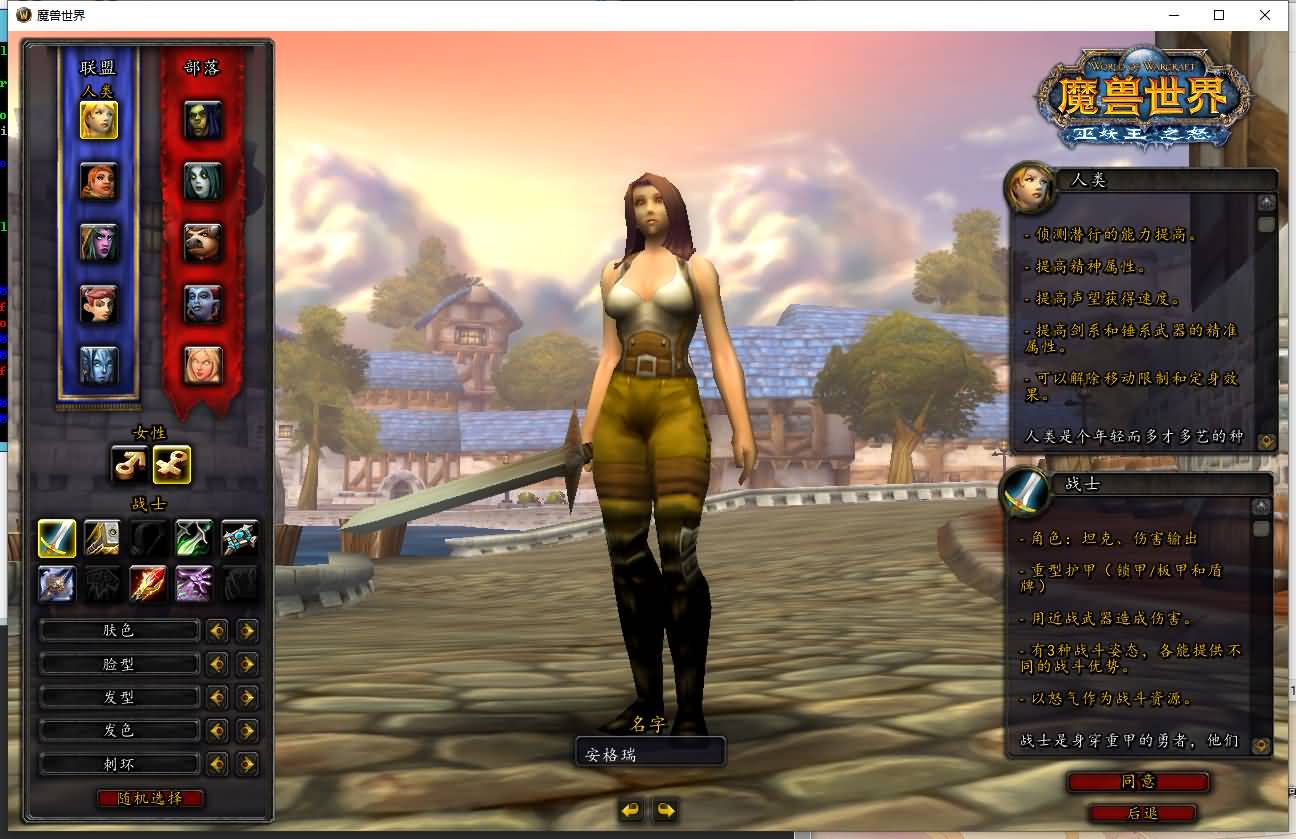Click the 后退 back button
The image size is (1296, 839).
(x=1143, y=813)
